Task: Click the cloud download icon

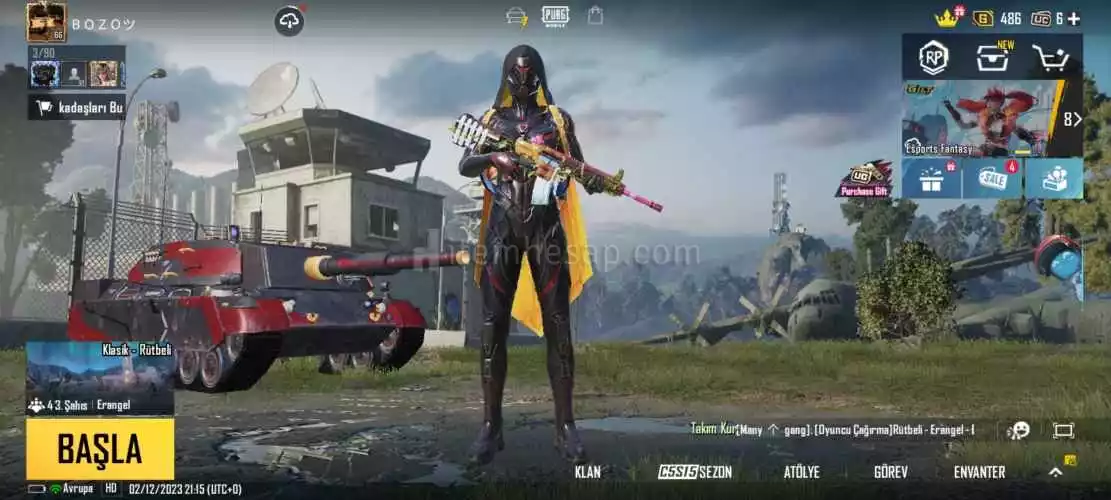Action: pyautogui.click(x=290, y=21)
